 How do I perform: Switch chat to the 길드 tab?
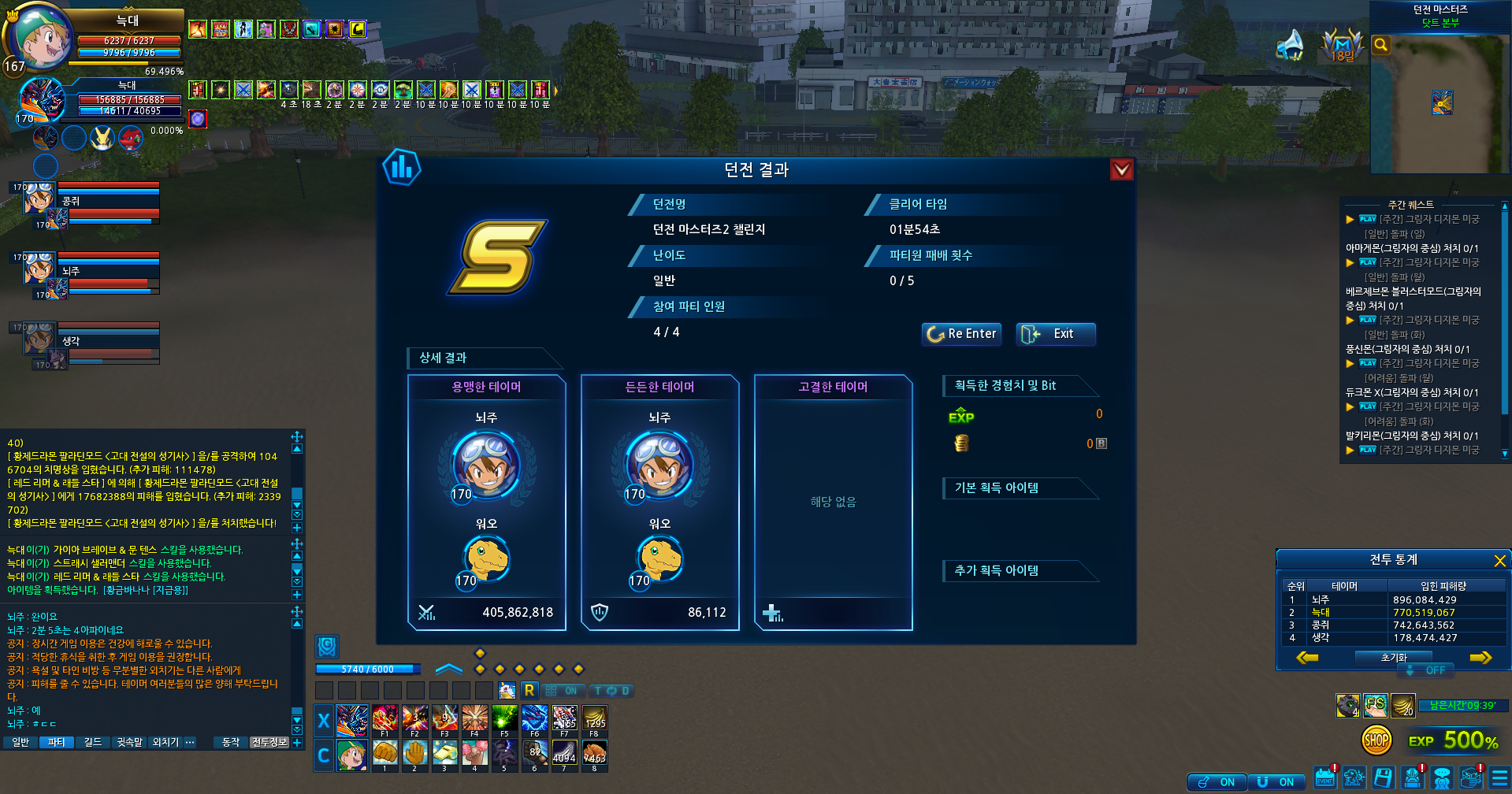point(93,742)
